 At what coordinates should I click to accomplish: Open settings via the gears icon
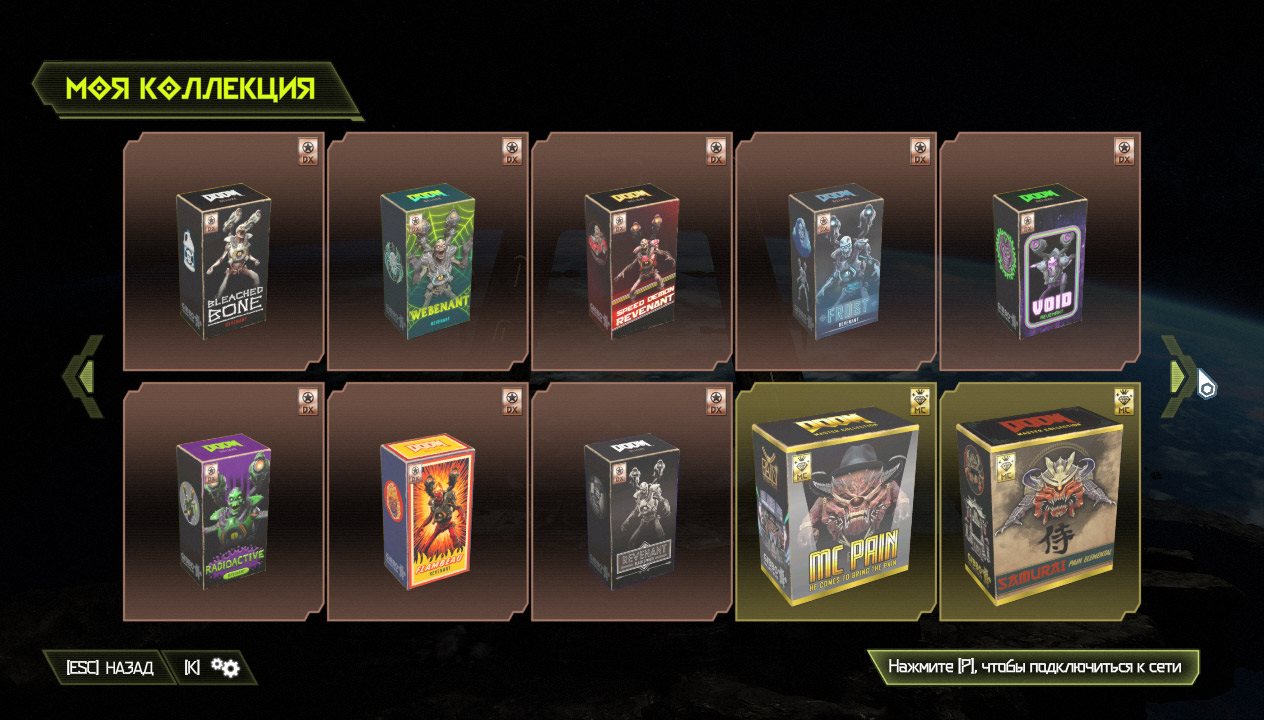[225, 668]
